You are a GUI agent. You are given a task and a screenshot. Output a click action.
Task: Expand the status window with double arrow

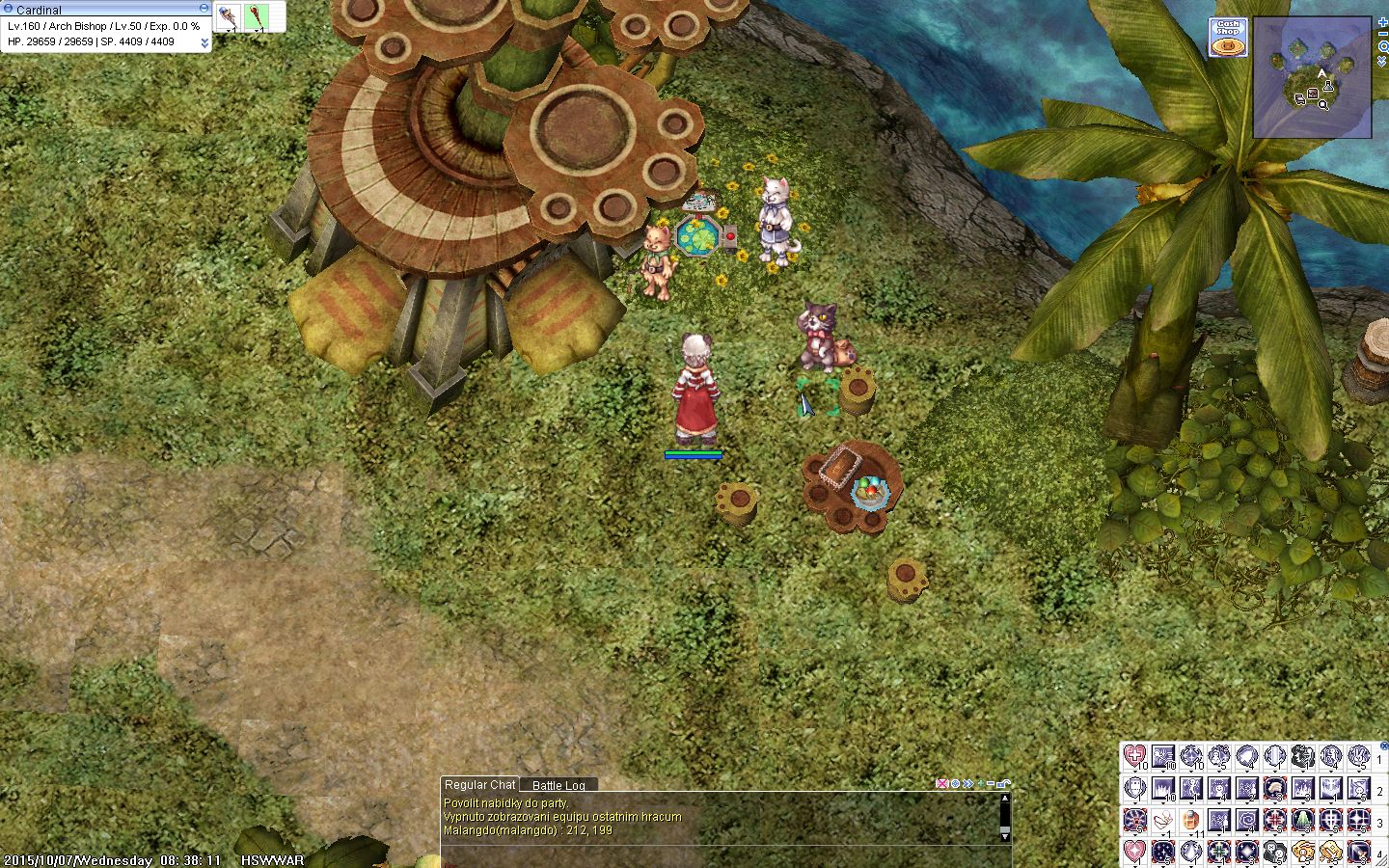click(x=204, y=43)
